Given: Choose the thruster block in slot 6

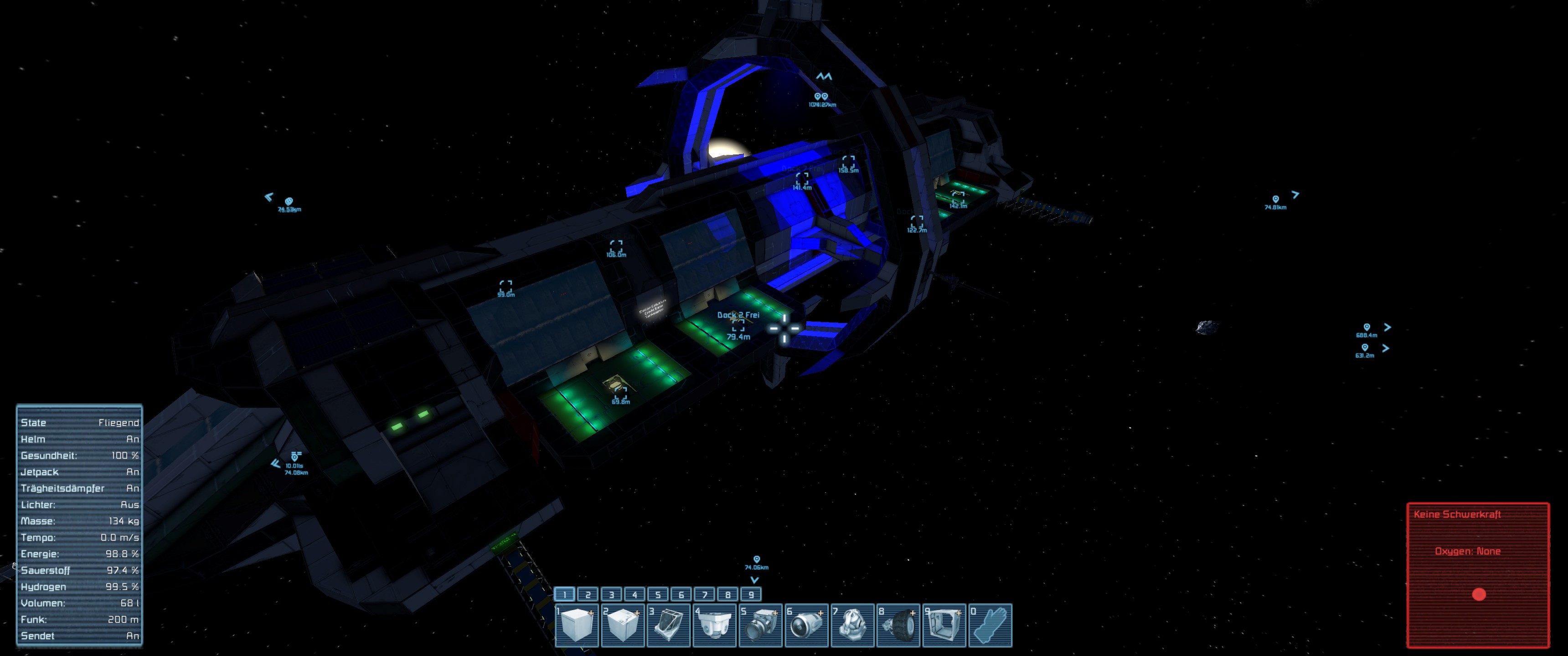Looking at the screenshot, I should tap(806, 625).
